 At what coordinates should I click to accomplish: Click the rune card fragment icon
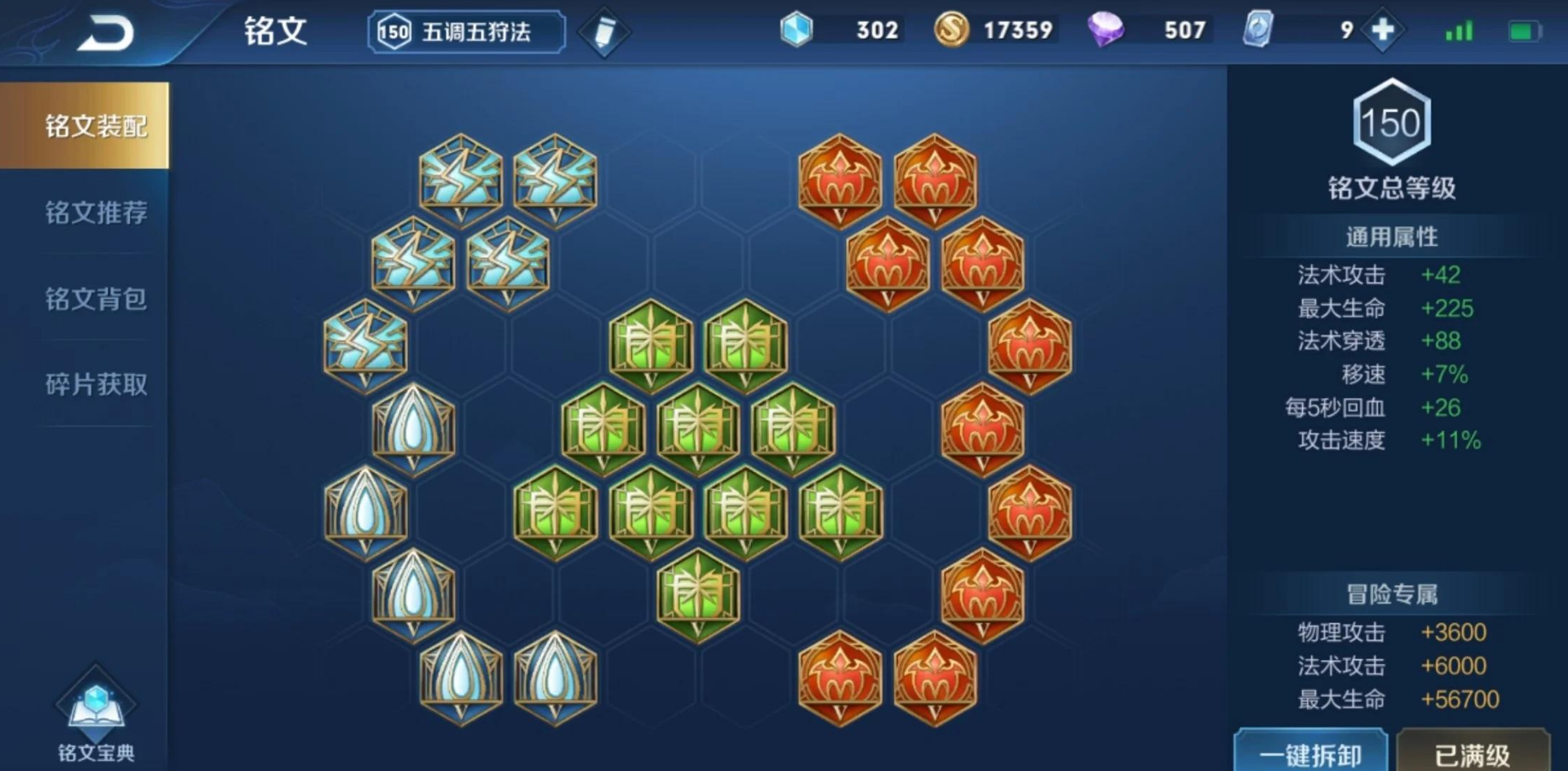point(1256,29)
